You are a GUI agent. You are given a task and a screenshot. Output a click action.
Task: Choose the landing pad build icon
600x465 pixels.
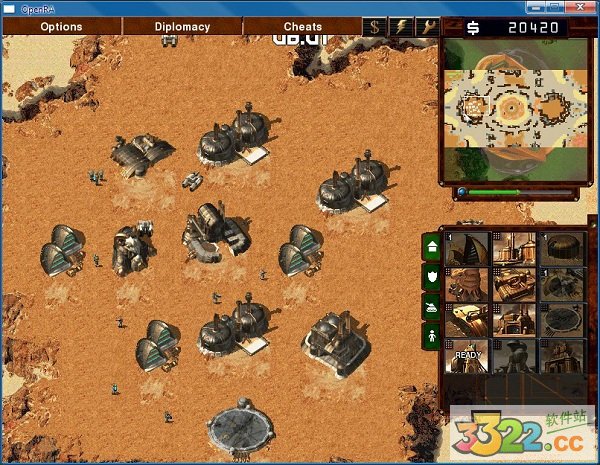coord(564,320)
